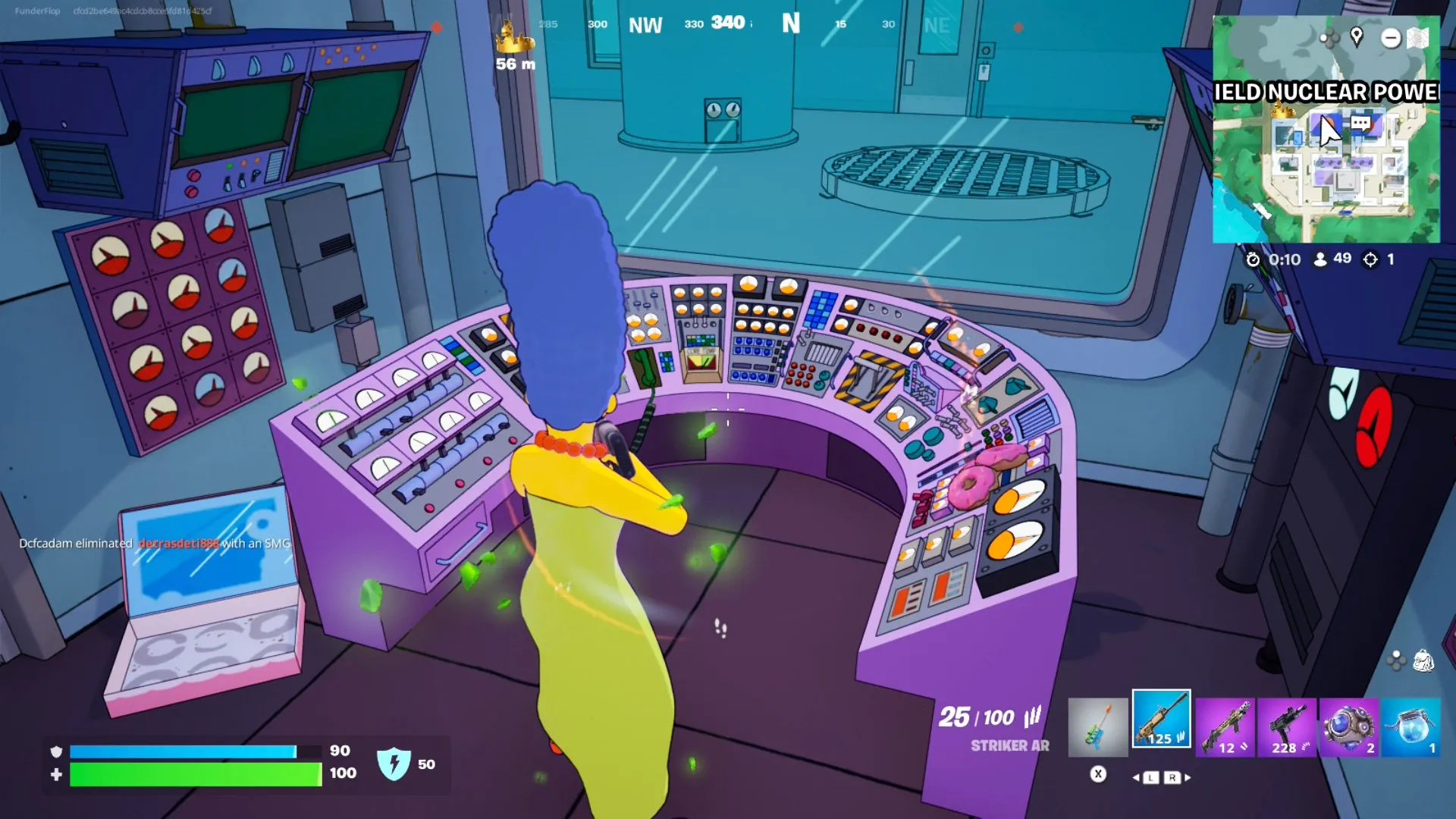The height and width of the screenshot is (819, 1456).
Task: Equip the purple shotgun with 12 shells
Action: [1225, 726]
